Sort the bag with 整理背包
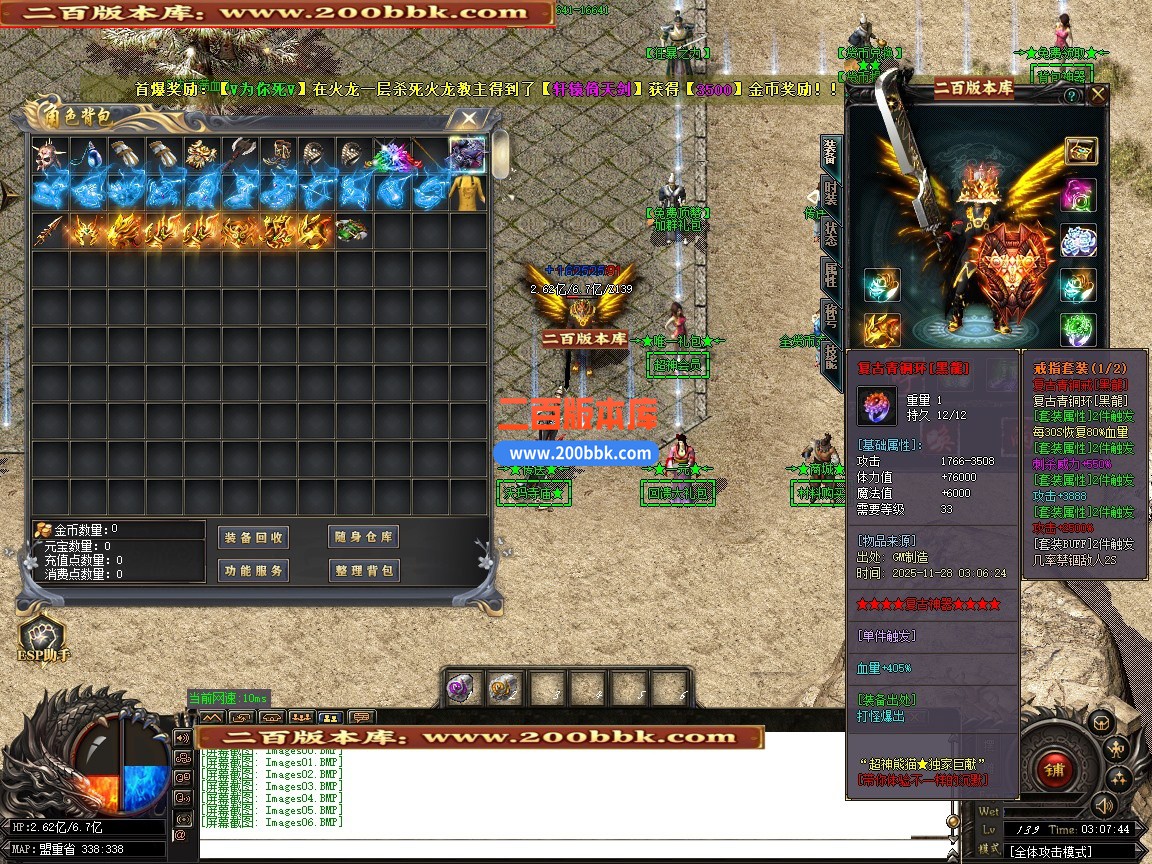Screen dimensions: 1152x864 pyautogui.click(x=363, y=570)
